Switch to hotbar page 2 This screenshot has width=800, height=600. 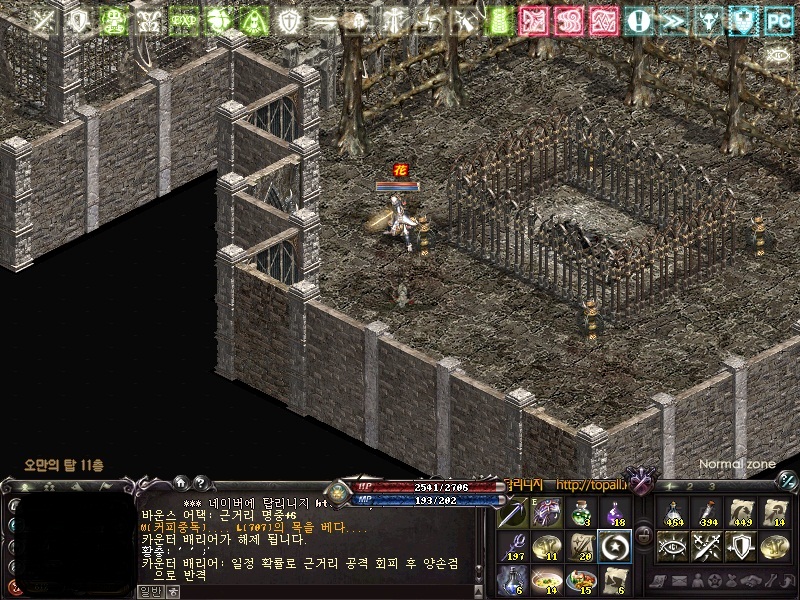click(689, 486)
